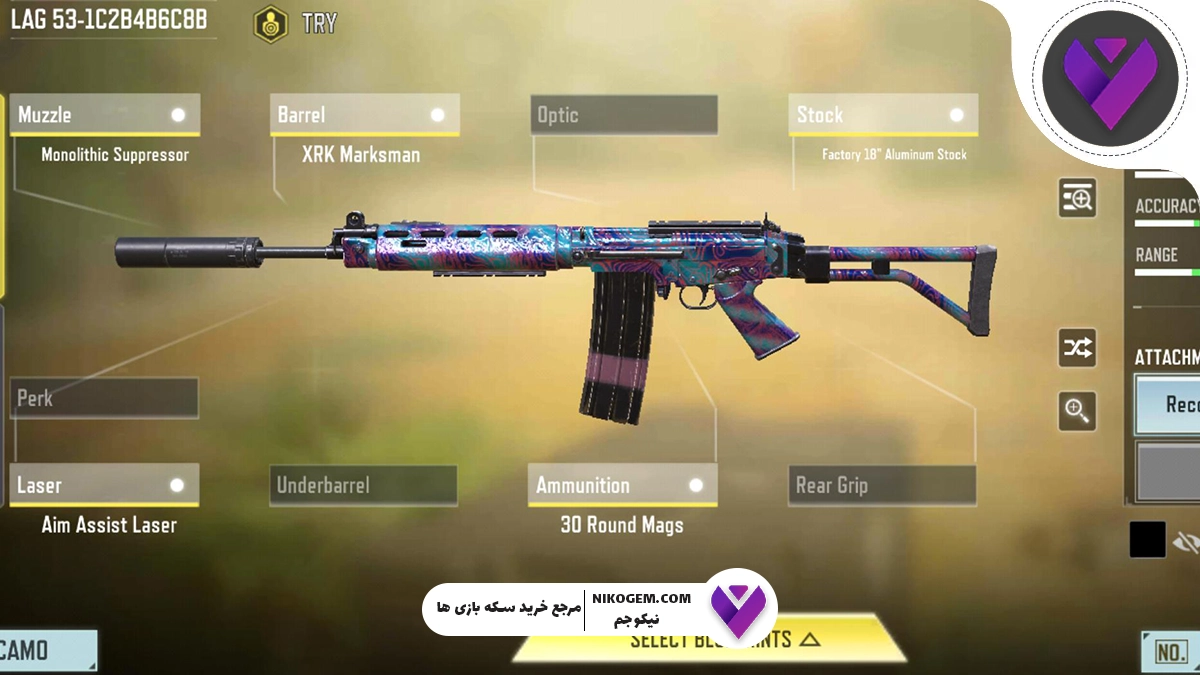Open the NIKOGEM.COM watermark banner

600,607
